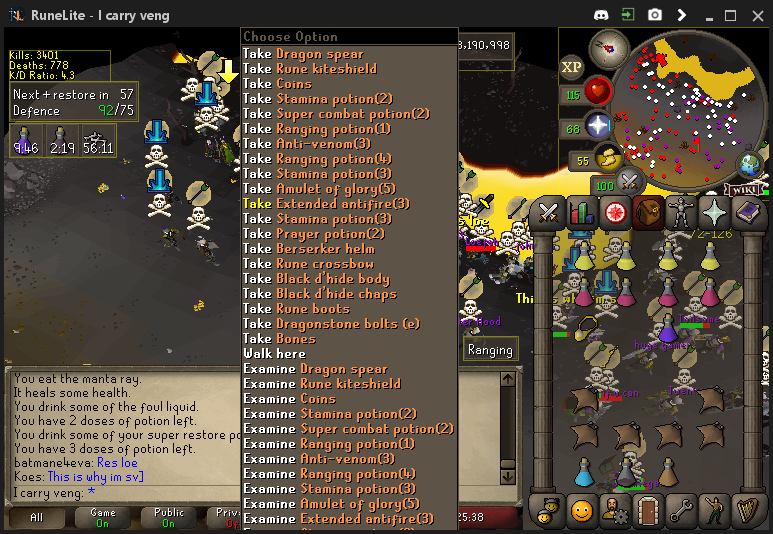
Task: Examine the Rune kiteshield via menu
Action: point(322,384)
